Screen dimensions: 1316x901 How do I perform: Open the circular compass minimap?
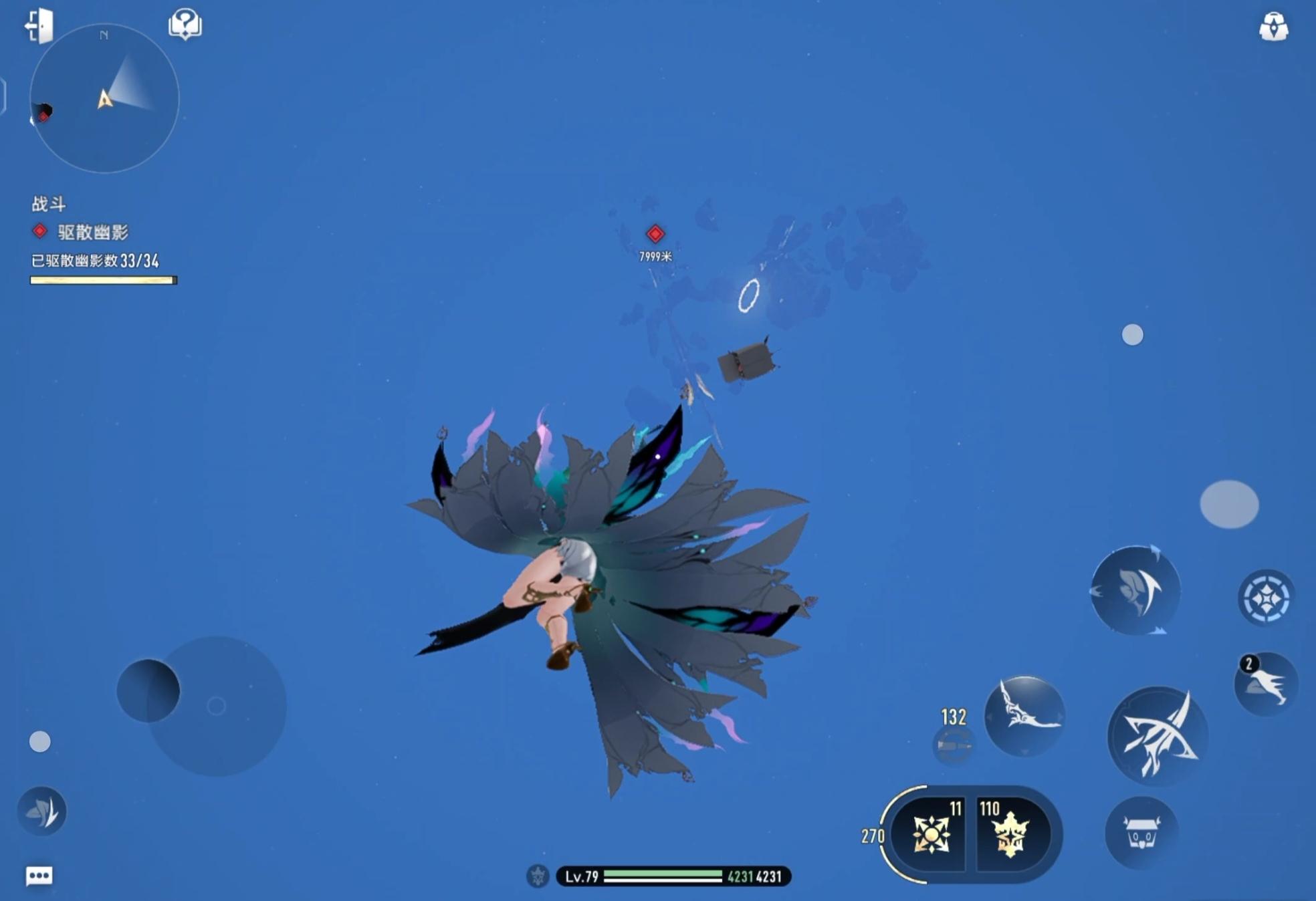click(x=104, y=99)
